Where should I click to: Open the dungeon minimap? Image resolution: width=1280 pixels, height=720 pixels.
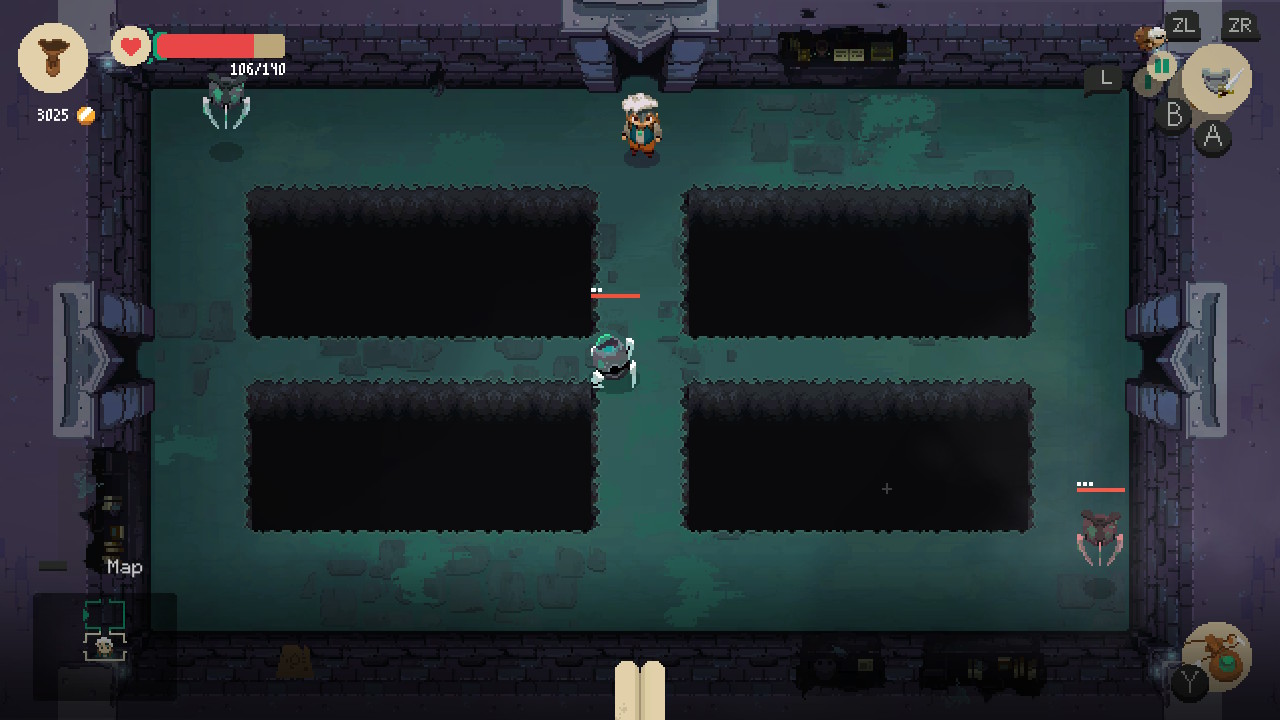(x=105, y=632)
